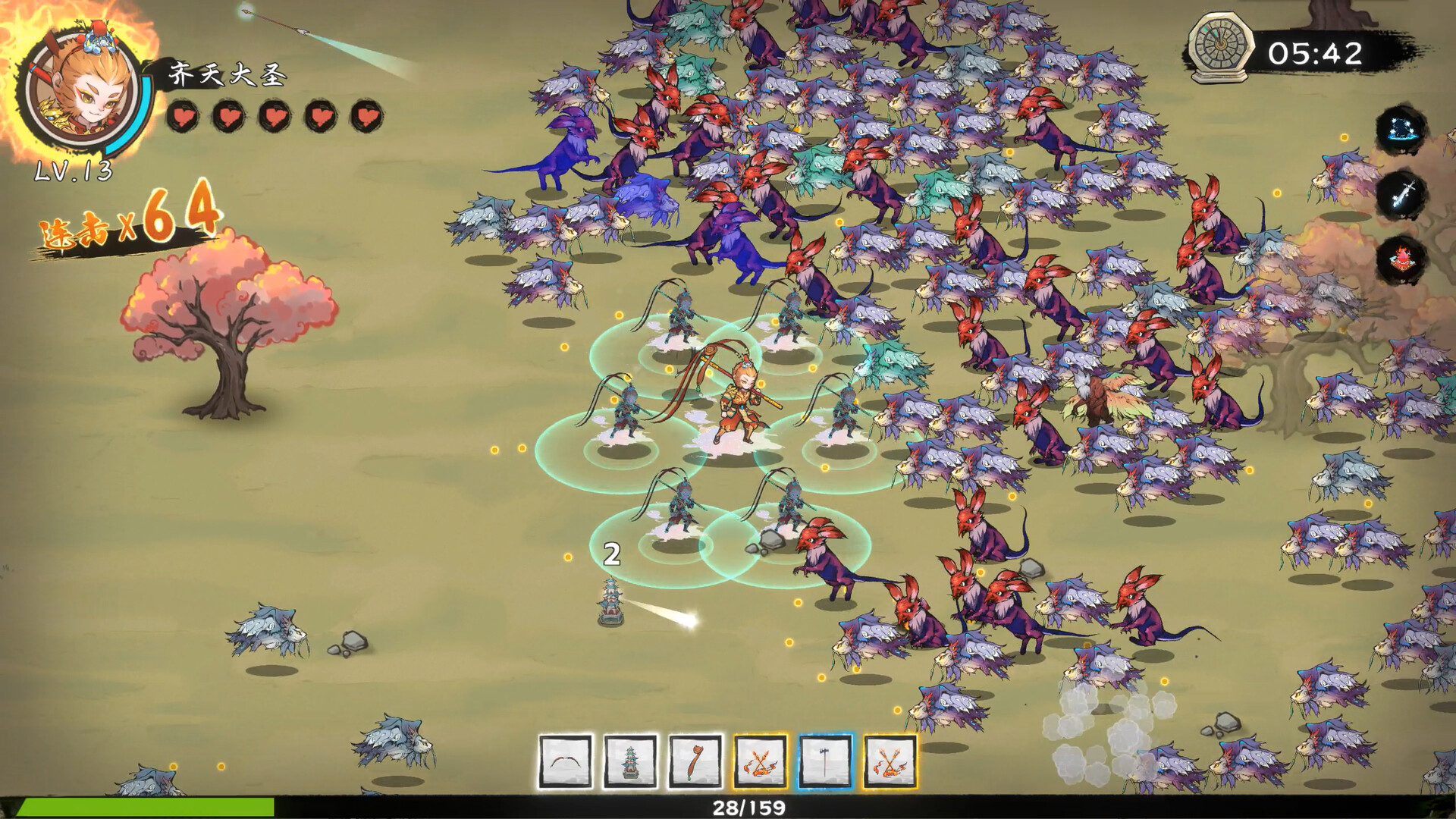The width and height of the screenshot is (1456, 819).
Task: Activate the blue starry aura skill icon
Action: [1401, 130]
